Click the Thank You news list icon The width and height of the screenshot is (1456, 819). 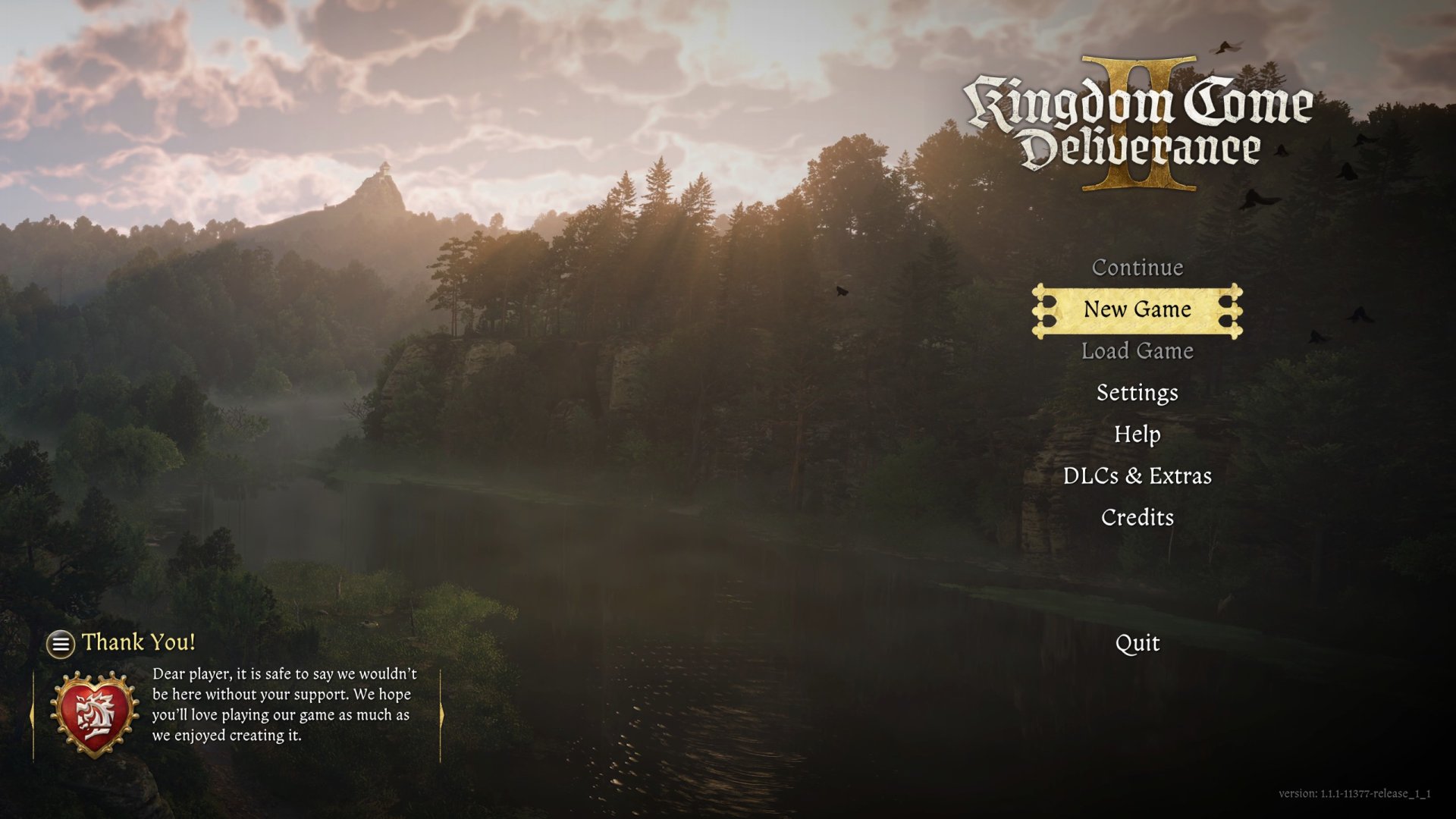(61, 645)
